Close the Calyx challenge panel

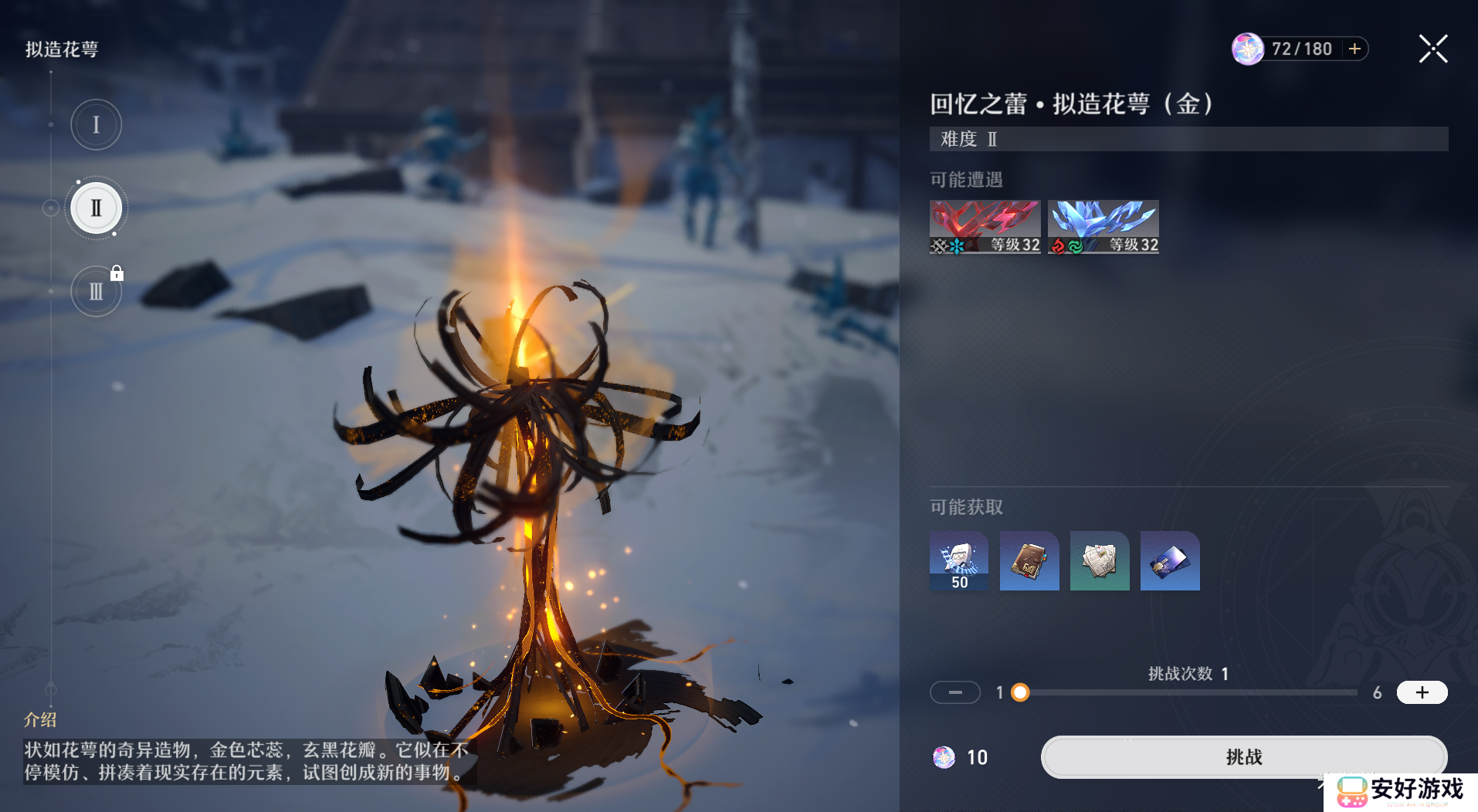coord(1432,49)
